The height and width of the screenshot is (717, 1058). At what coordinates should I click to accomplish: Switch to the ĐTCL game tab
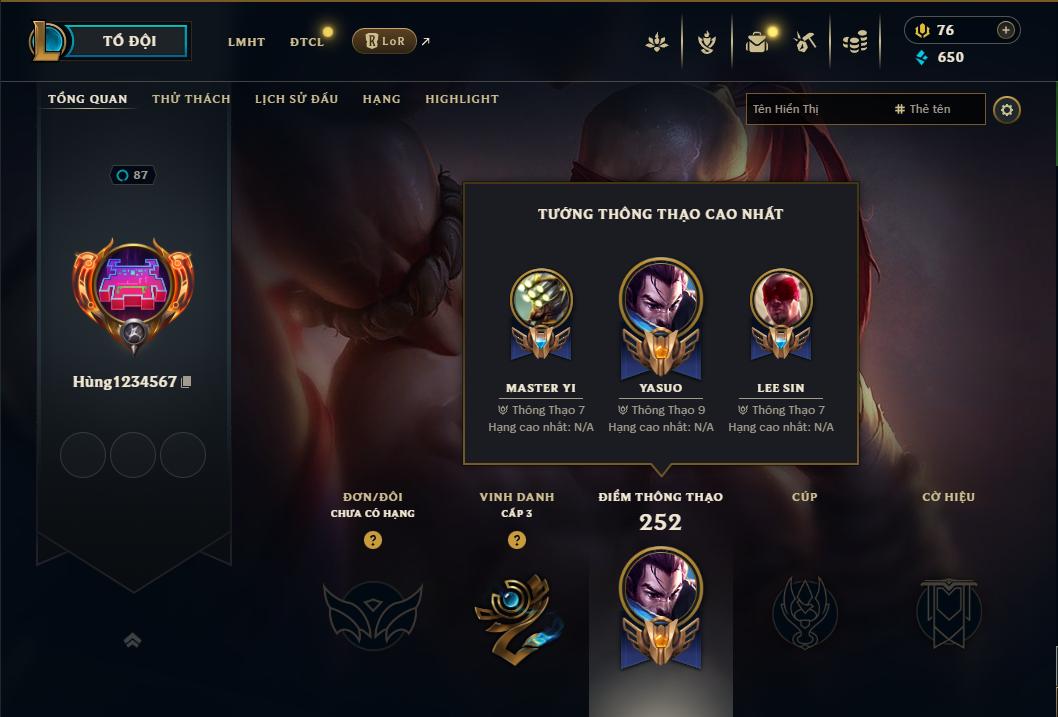307,42
